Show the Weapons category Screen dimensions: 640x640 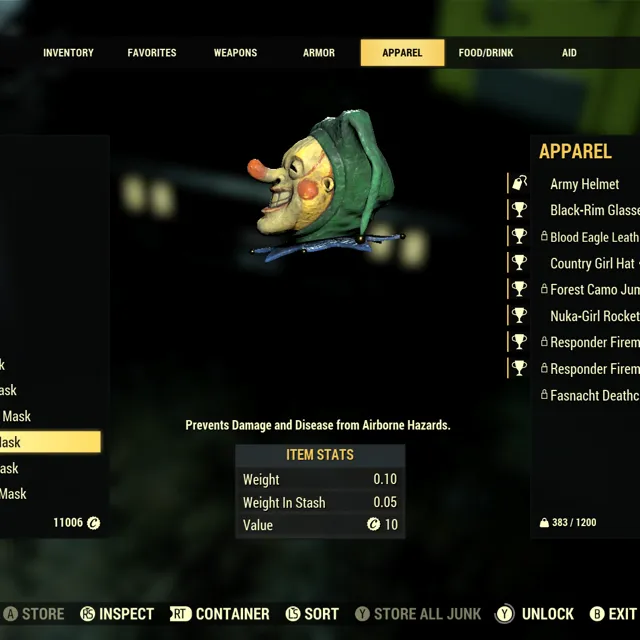[x=235, y=53]
